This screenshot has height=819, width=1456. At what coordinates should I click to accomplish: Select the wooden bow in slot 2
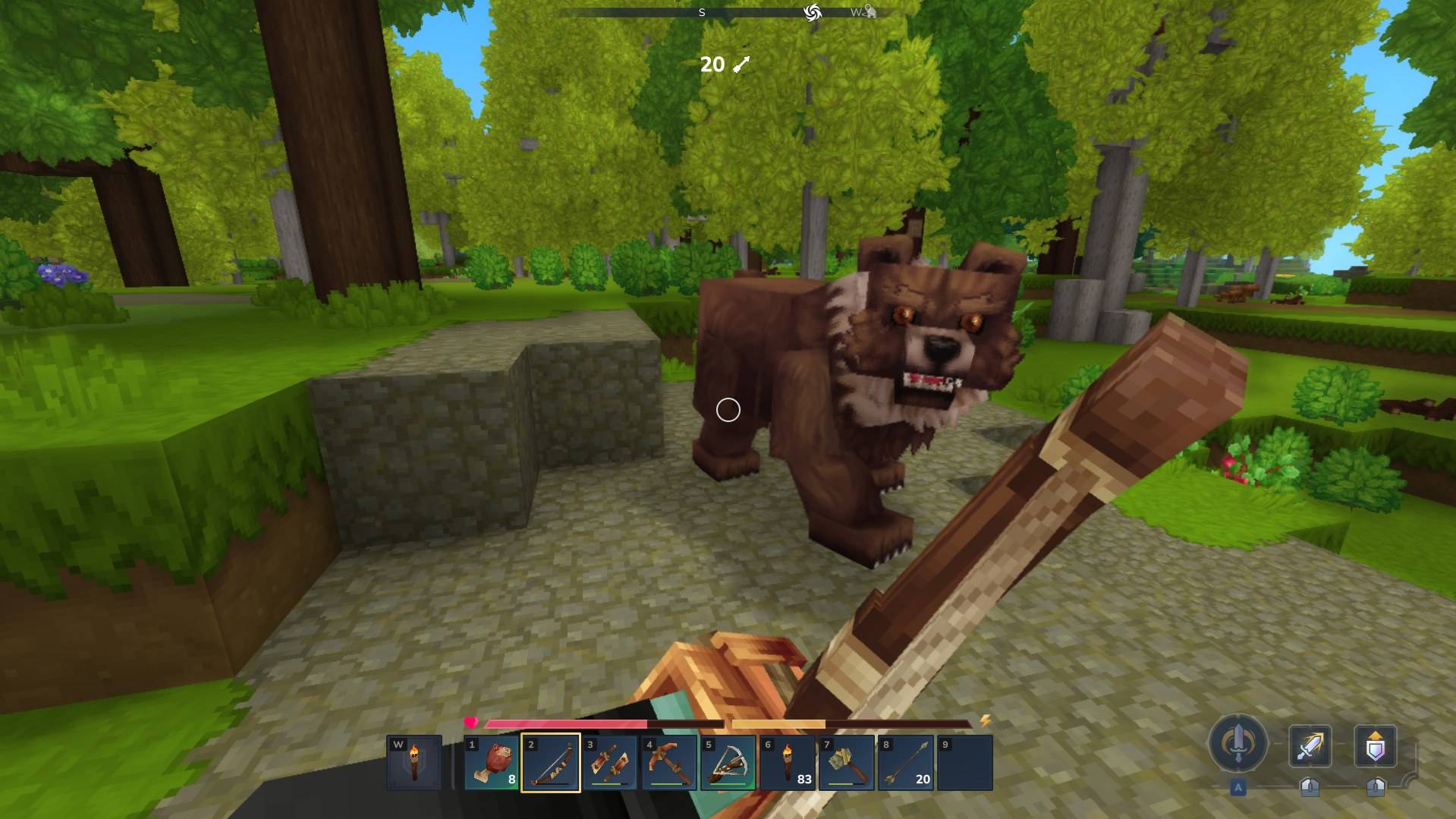[551, 763]
